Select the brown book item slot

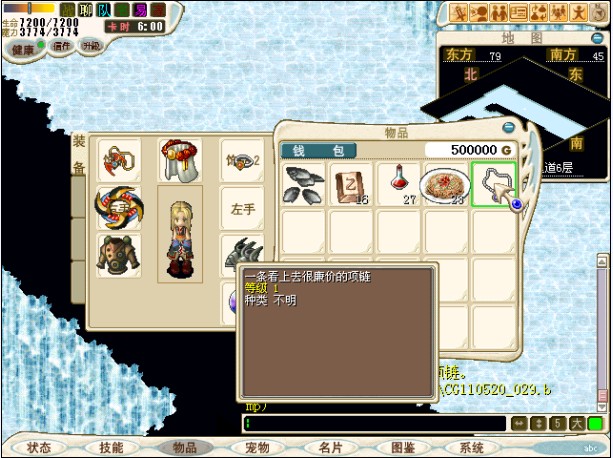(x=351, y=185)
